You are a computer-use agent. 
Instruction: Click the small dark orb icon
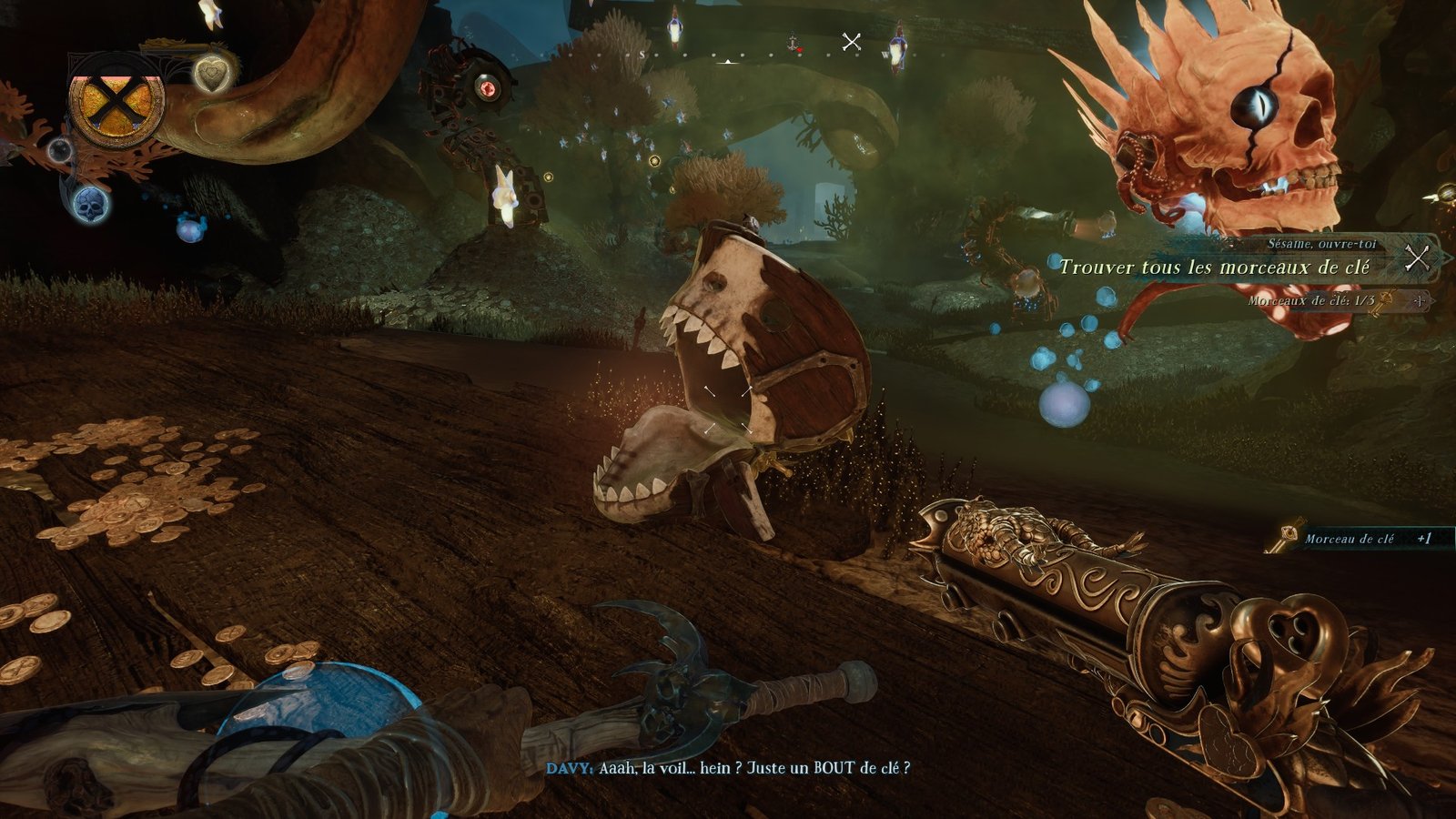coord(60,150)
